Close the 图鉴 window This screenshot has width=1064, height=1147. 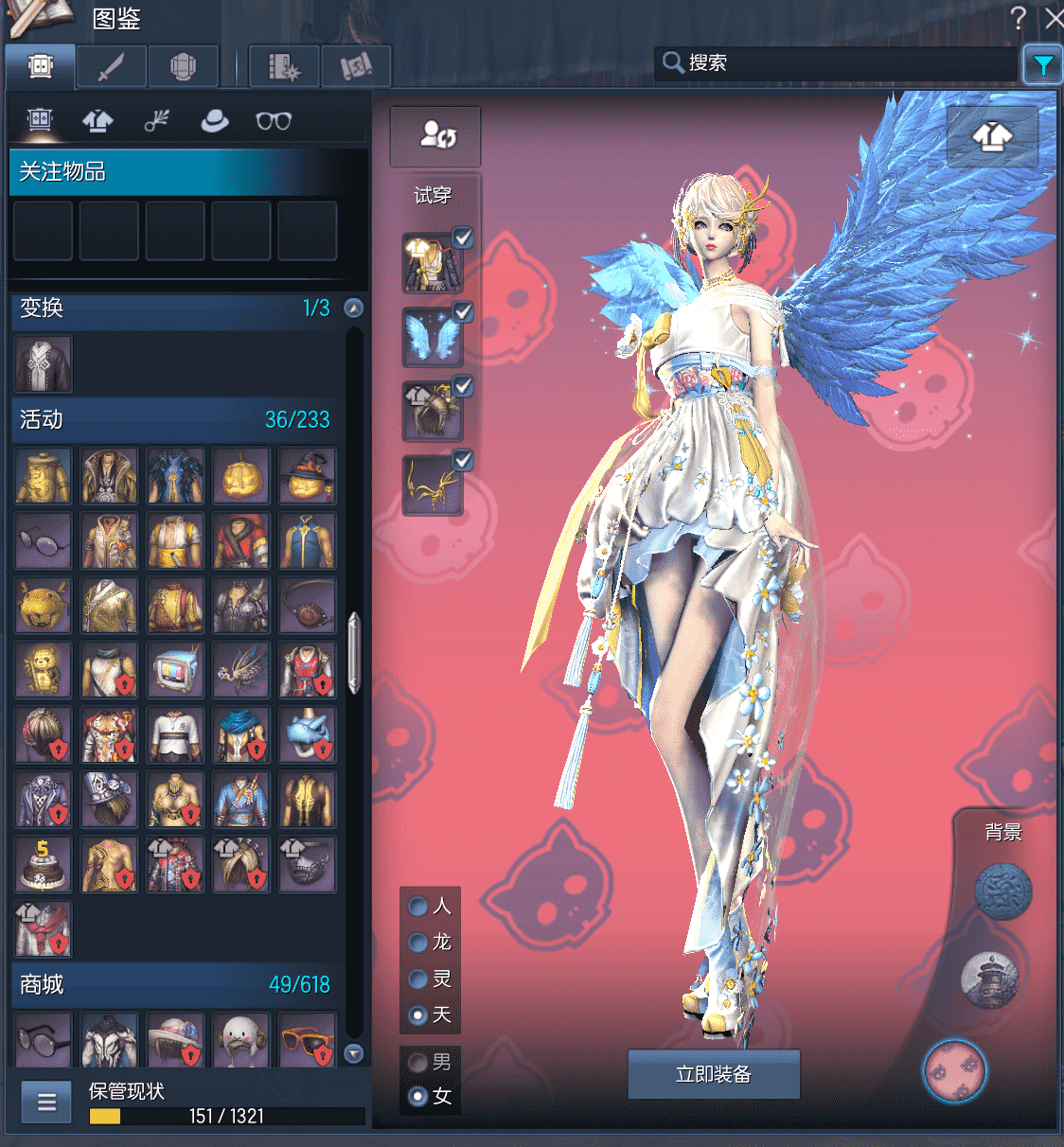pos(1054,18)
